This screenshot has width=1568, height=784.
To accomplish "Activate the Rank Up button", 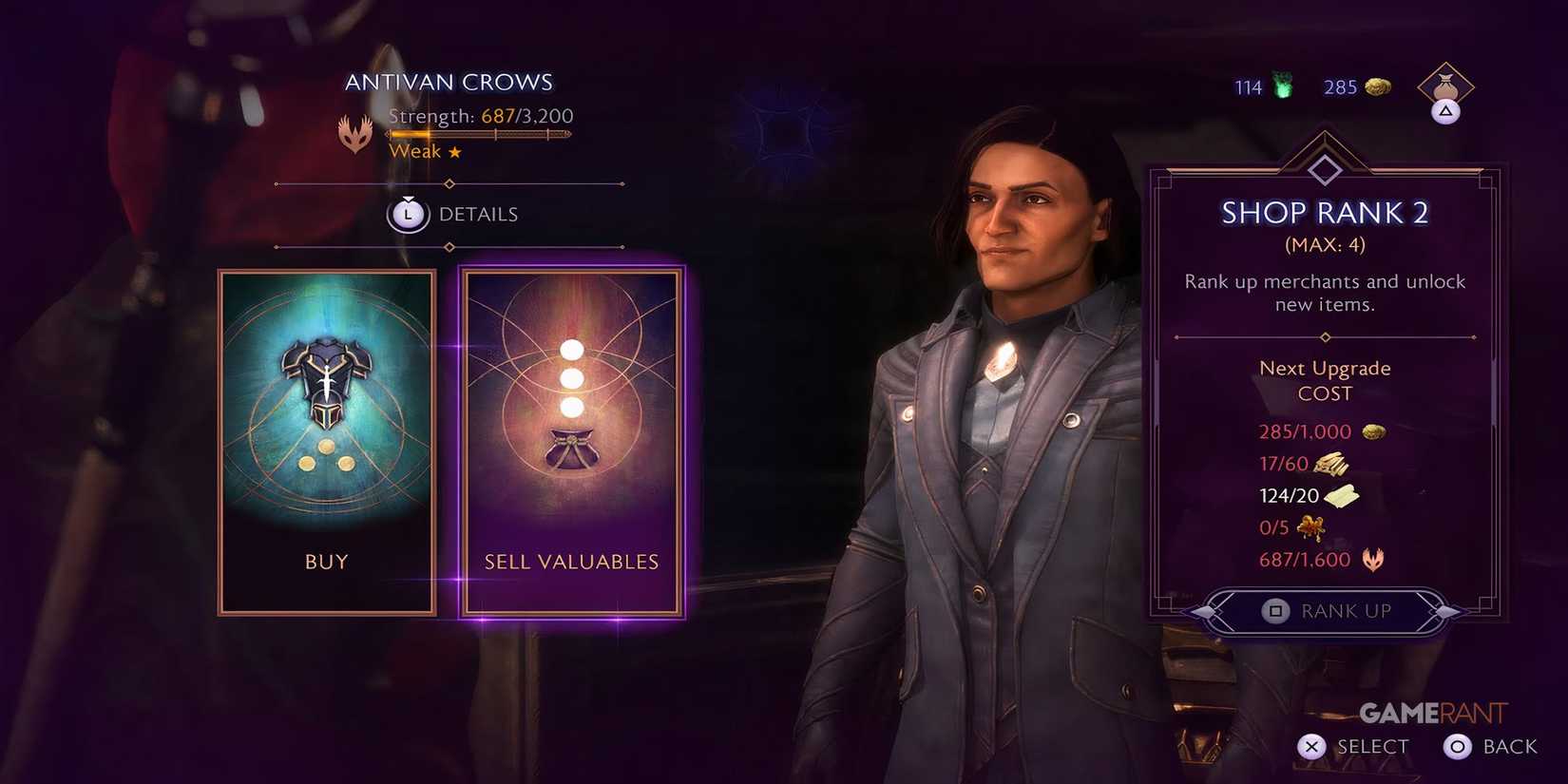I will pyautogui.click(x=1327, y=611).
